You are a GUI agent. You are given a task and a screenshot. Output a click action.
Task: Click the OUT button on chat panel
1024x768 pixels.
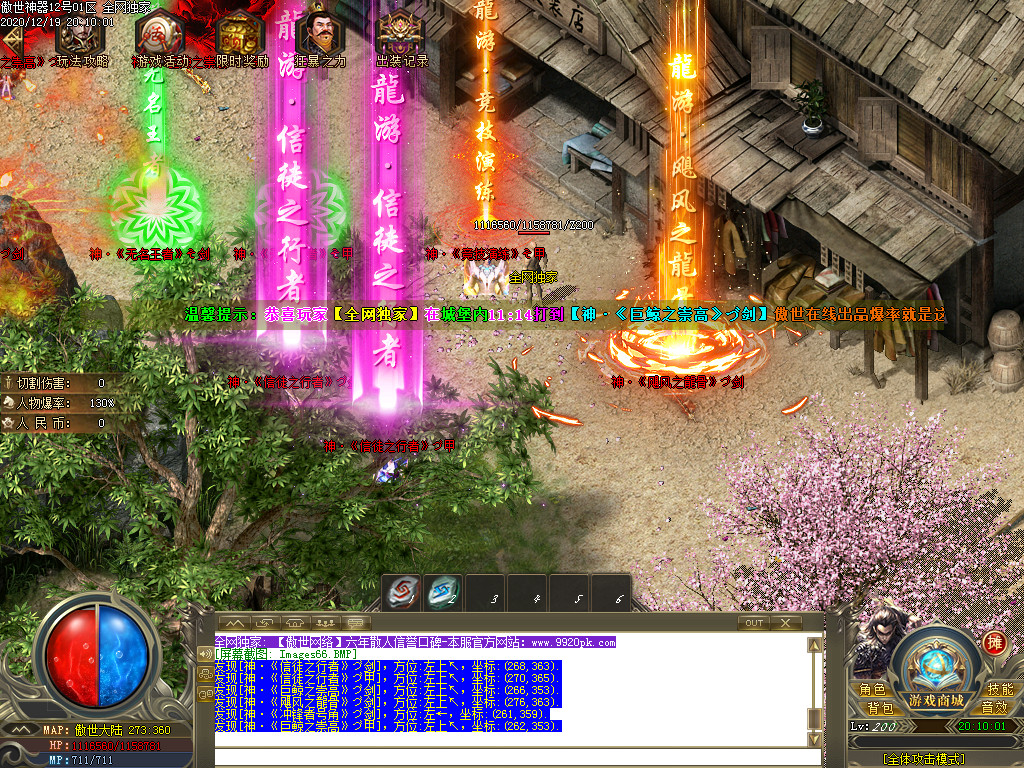click(754, 622)
